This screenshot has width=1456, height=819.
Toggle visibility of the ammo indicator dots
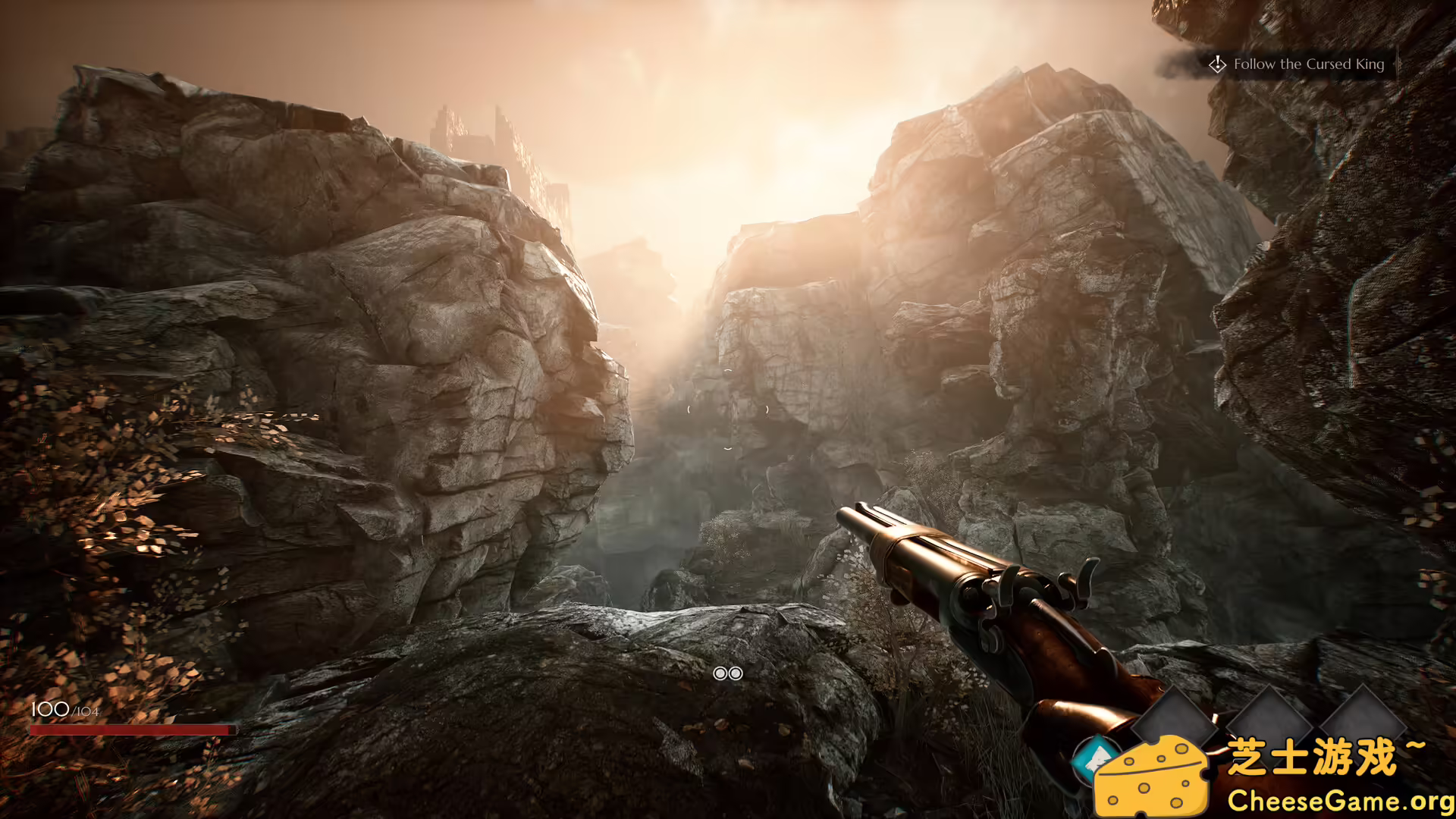click(x=728, y=673)
